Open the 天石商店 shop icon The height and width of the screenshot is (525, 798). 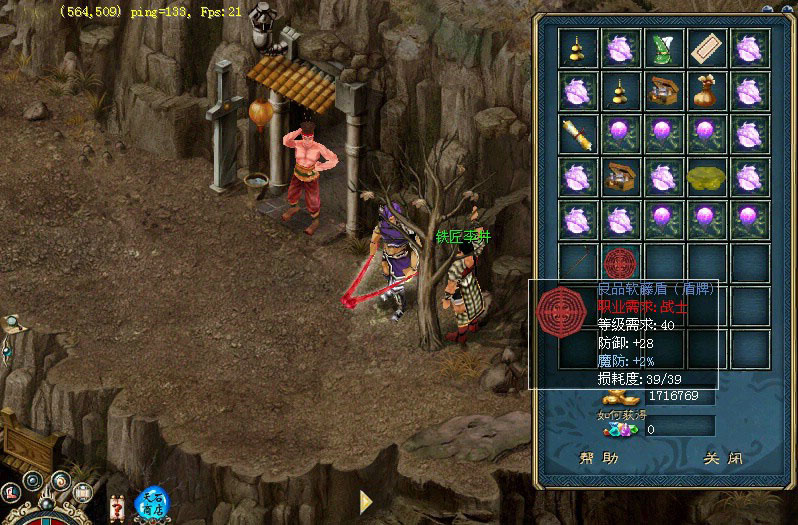pos(152,501)
